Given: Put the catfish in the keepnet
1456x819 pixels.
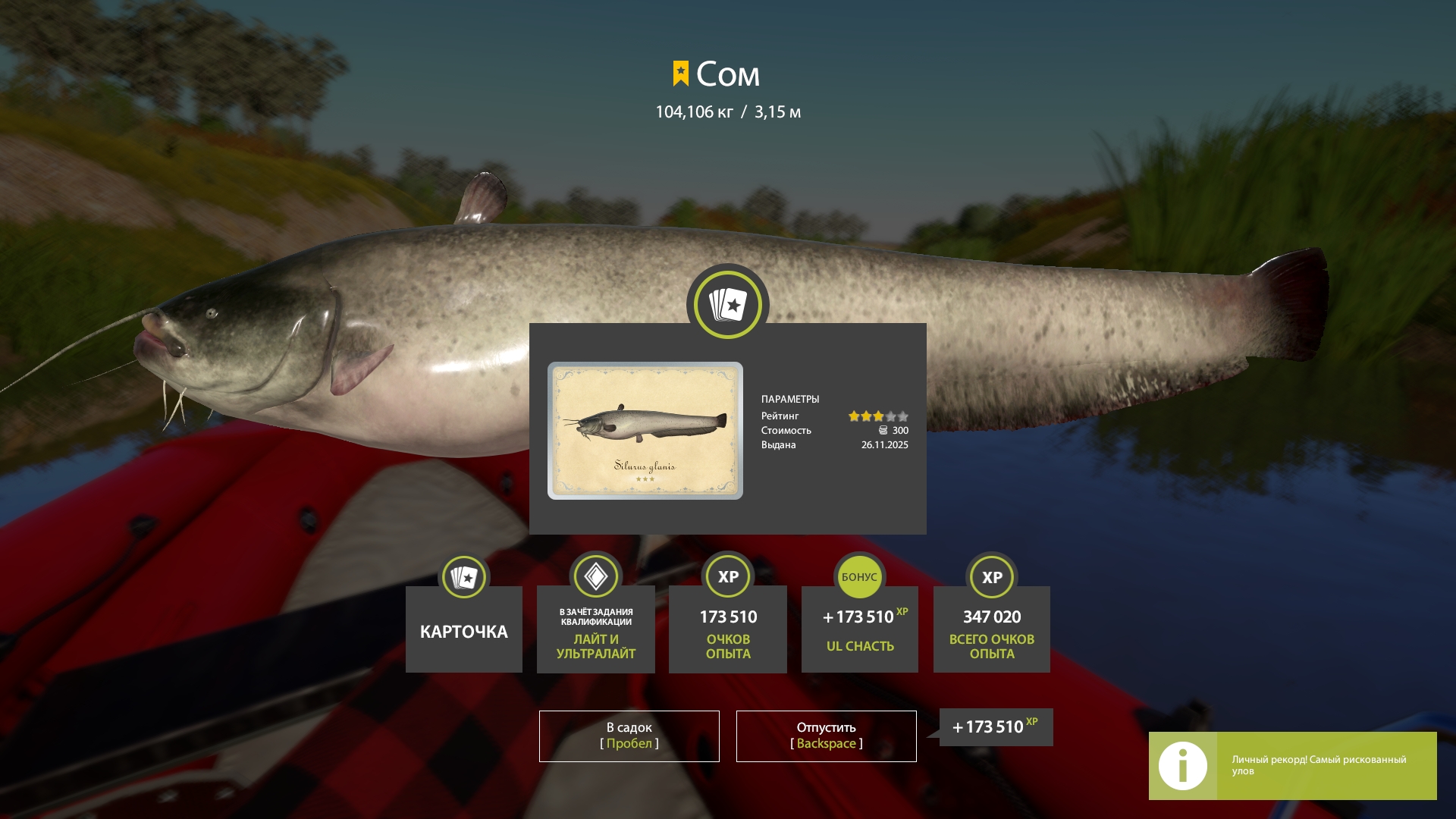Looking at the screenshot, I should click(x=629, y=736).
